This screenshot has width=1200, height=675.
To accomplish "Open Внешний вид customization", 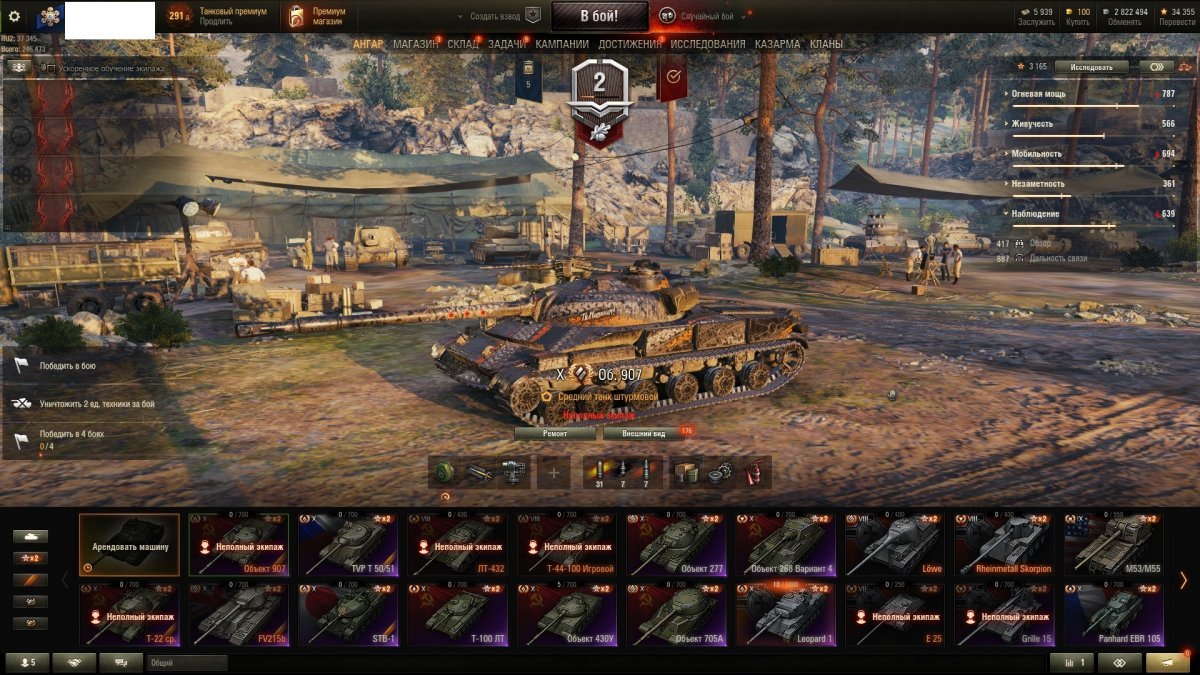I will [x=641, y=434].
